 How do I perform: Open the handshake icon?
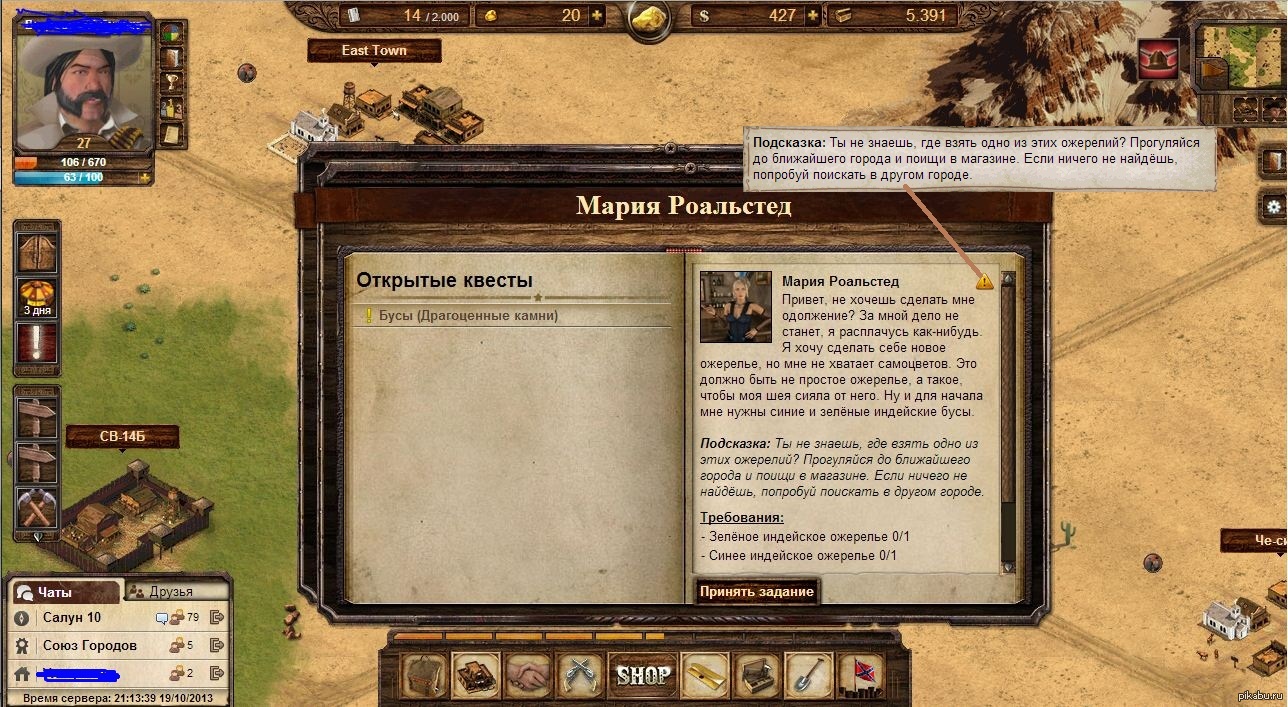[530, 676]
